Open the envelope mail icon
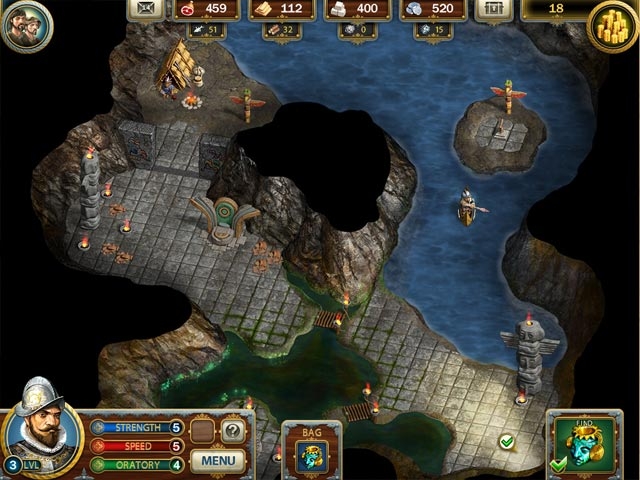Image resolution: width=640 pixels, height=480 pixels. pyautogui.click(x=147, y=10)
